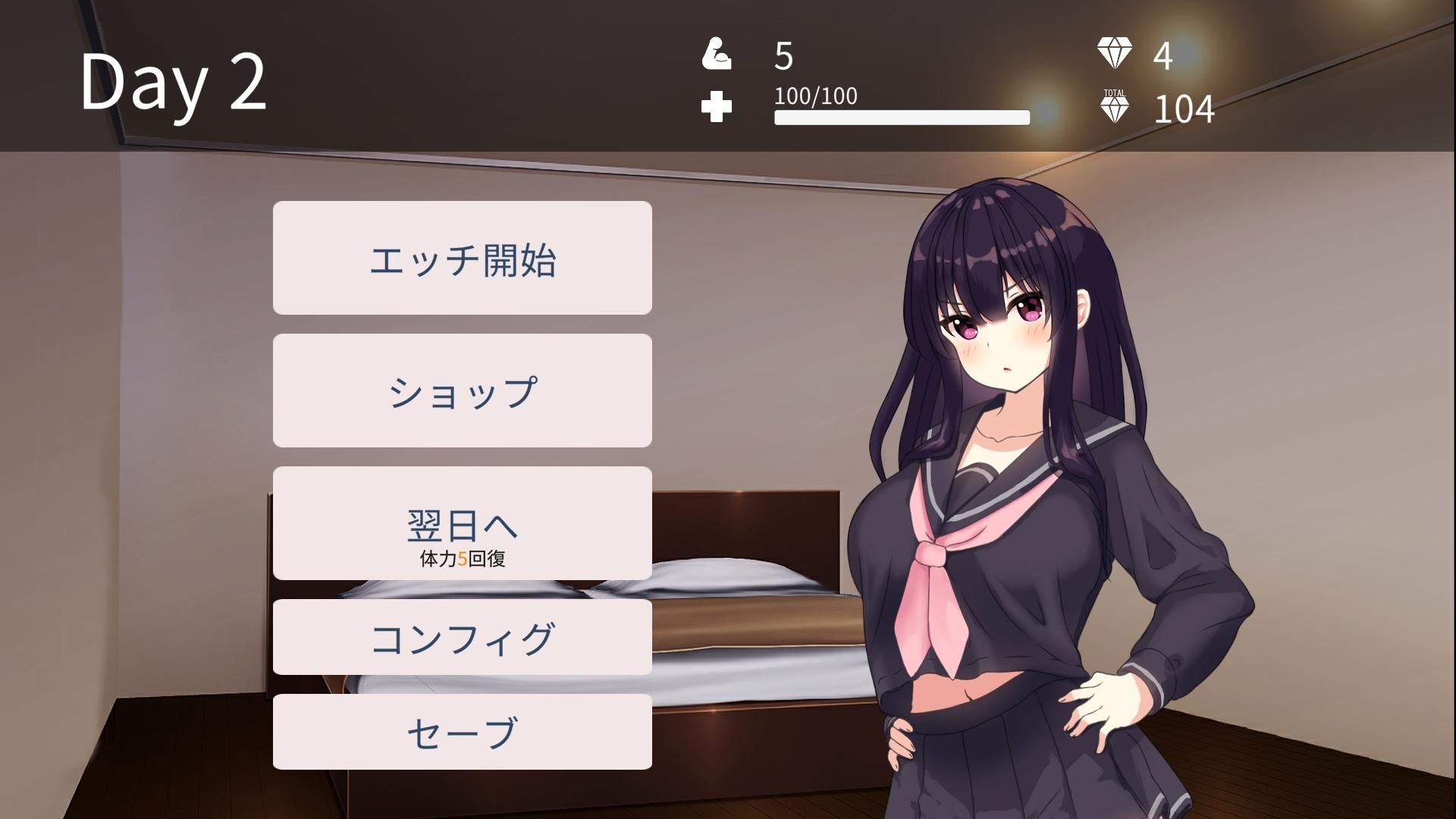Open the ショップ shop menu
Image resolution: width=1456 pixels, height=819 pixels.
pyautogui.click(x=463, y=390)
